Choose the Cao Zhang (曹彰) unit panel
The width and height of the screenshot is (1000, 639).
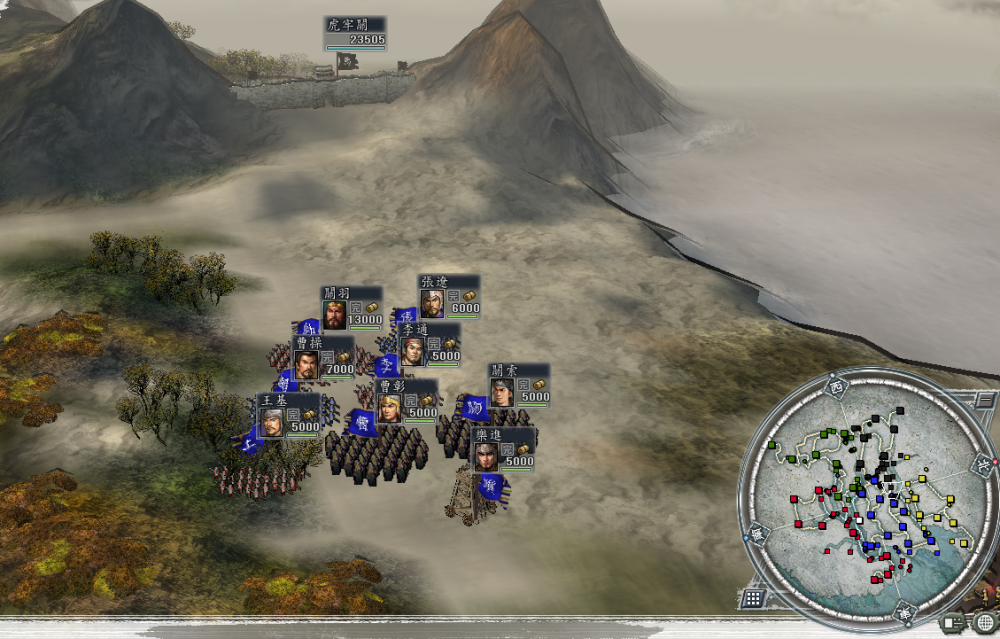coord(406,400)
